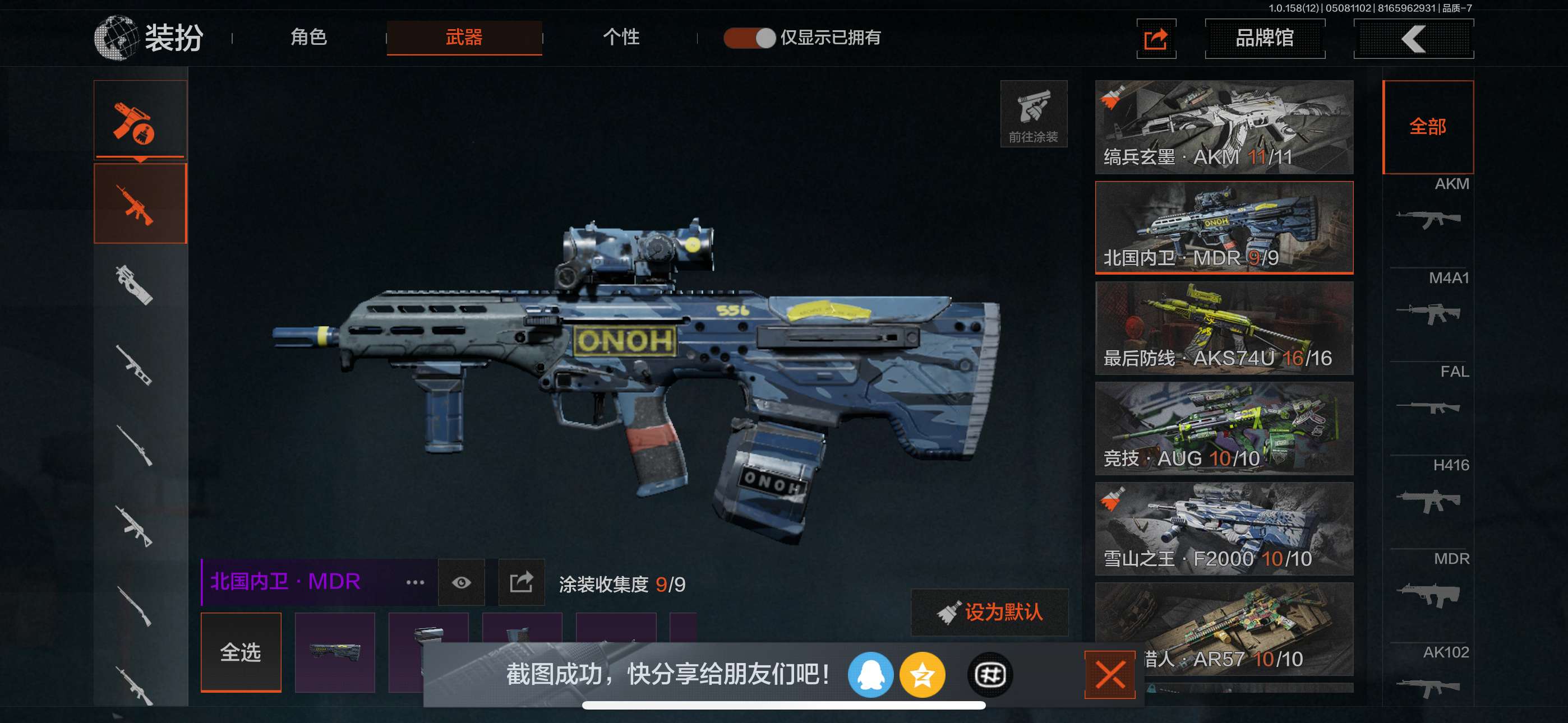Select the 最后防线 AKS74U skin

point(1224,328)
